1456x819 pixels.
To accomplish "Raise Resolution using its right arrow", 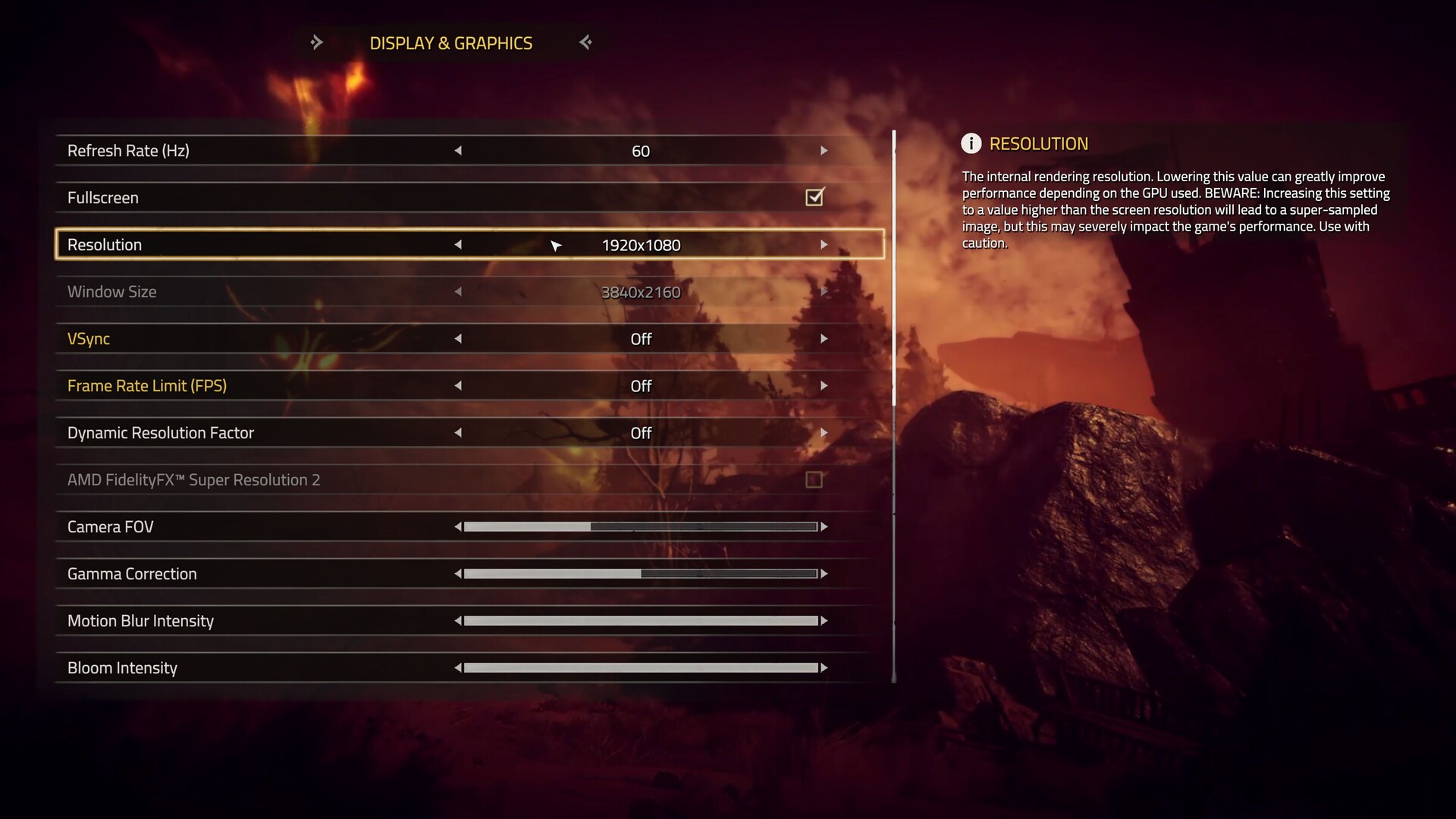I will click(x=824, y=245).
